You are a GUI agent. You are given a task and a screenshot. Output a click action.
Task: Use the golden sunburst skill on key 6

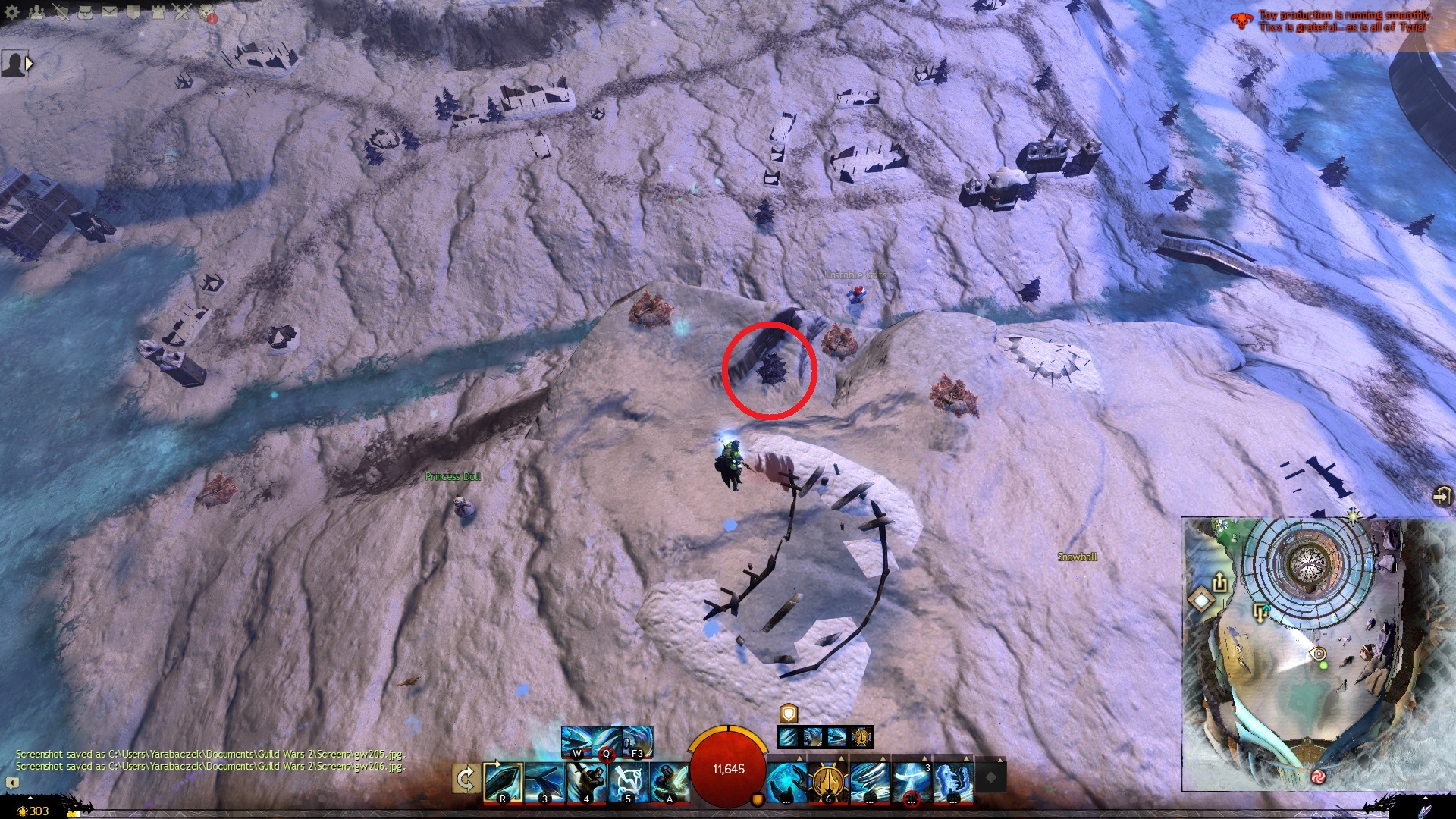828,783
